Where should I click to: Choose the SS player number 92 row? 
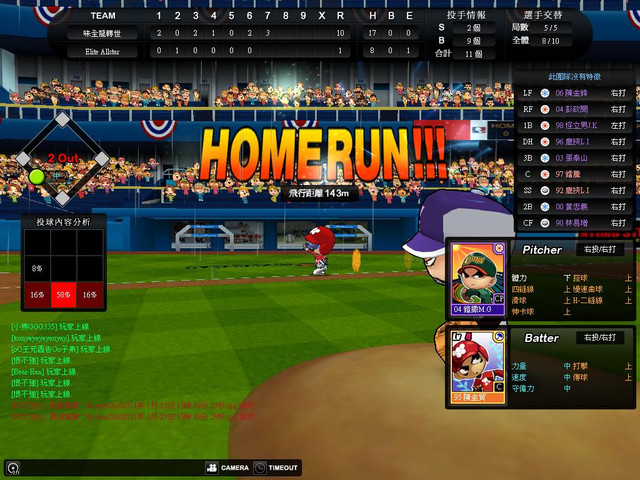(x=575, y=190)
